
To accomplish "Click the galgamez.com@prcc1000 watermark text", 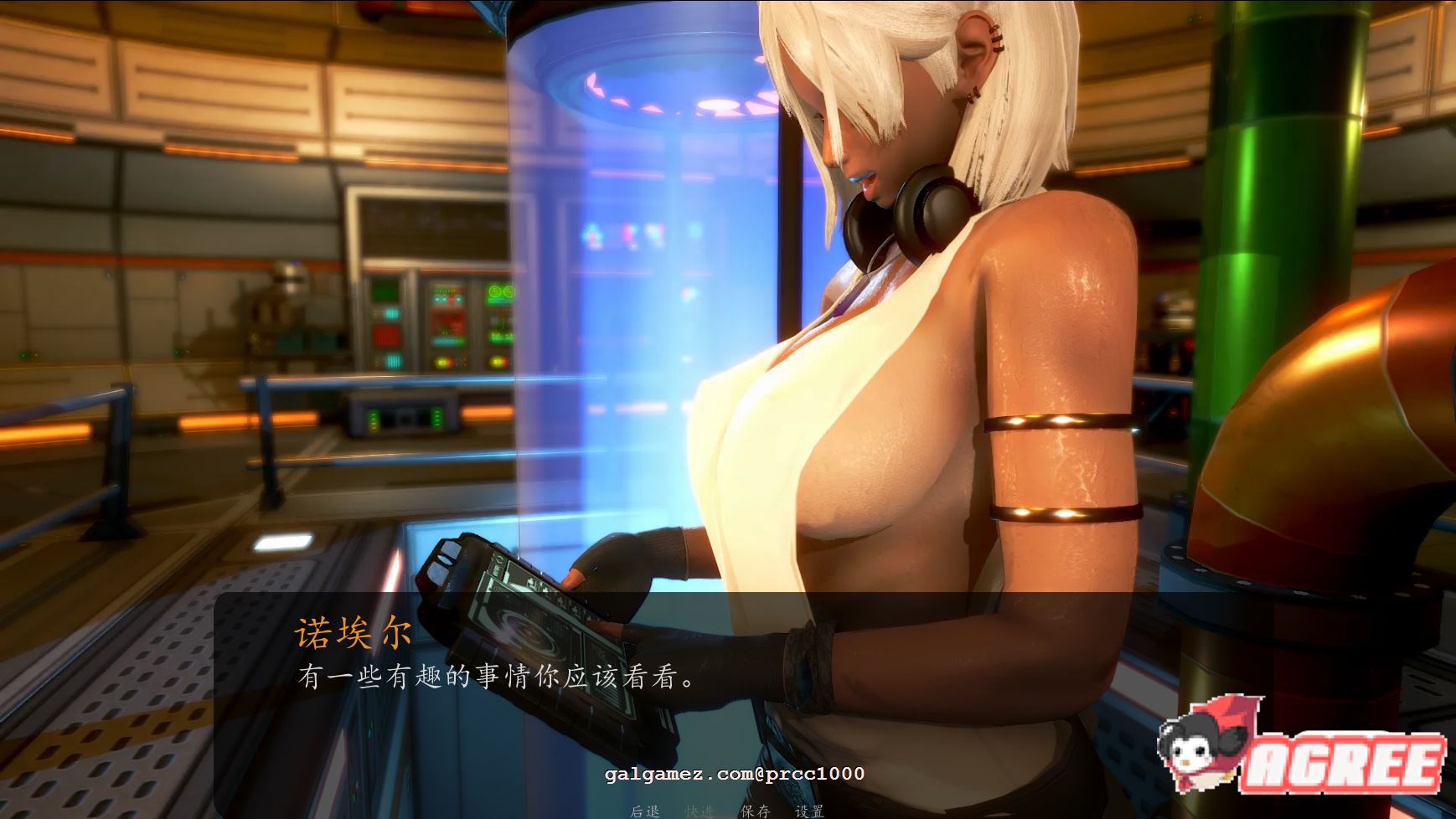I will (x=733, y=775).
